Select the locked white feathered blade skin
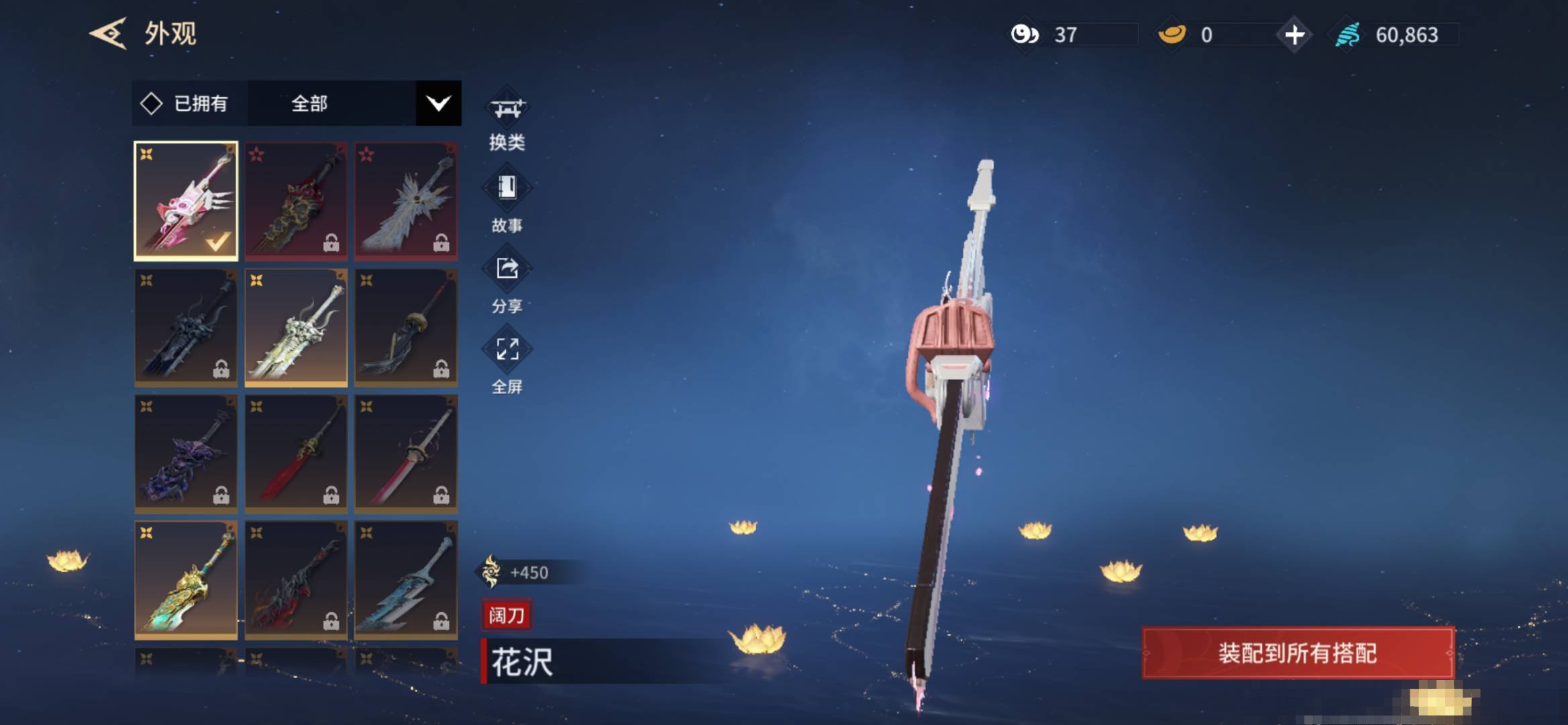The height and width of the screenshot is (725, 1568). pyautogui.click(x=406, y=201)
